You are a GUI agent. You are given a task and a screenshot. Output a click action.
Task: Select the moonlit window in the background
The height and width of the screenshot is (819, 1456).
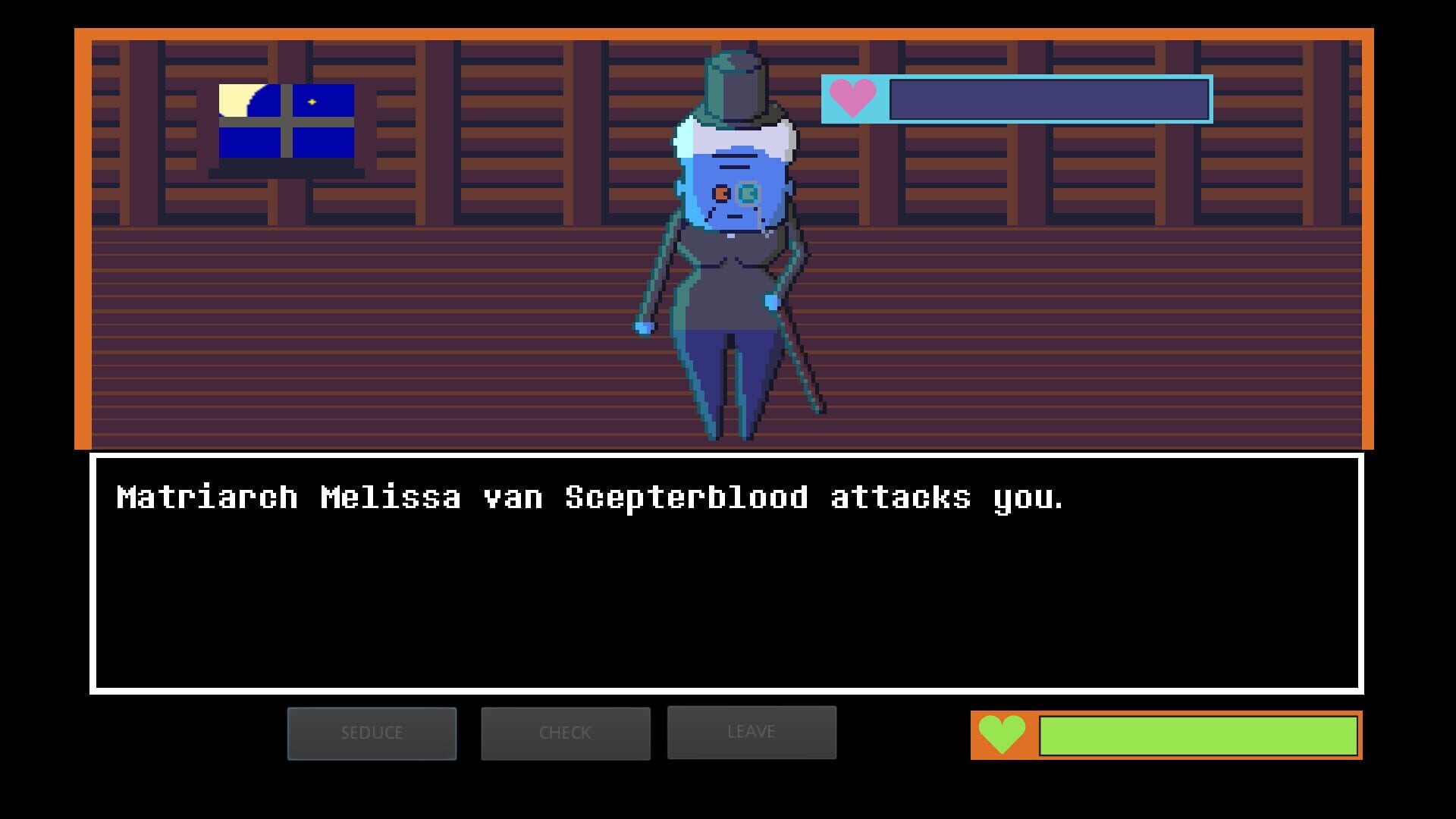click(286, 121)
